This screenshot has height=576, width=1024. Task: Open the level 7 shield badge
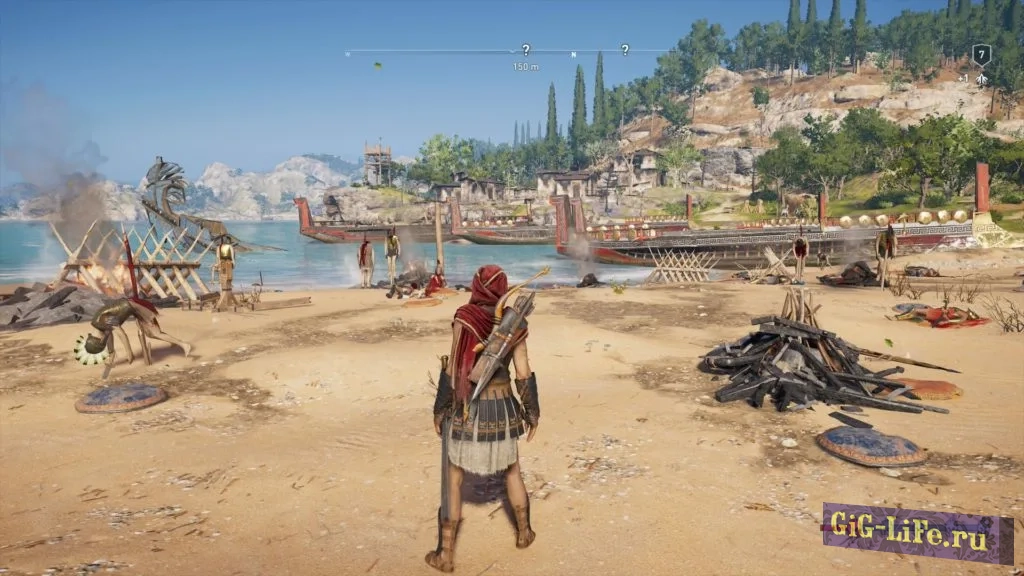click(x=981, y=54)
